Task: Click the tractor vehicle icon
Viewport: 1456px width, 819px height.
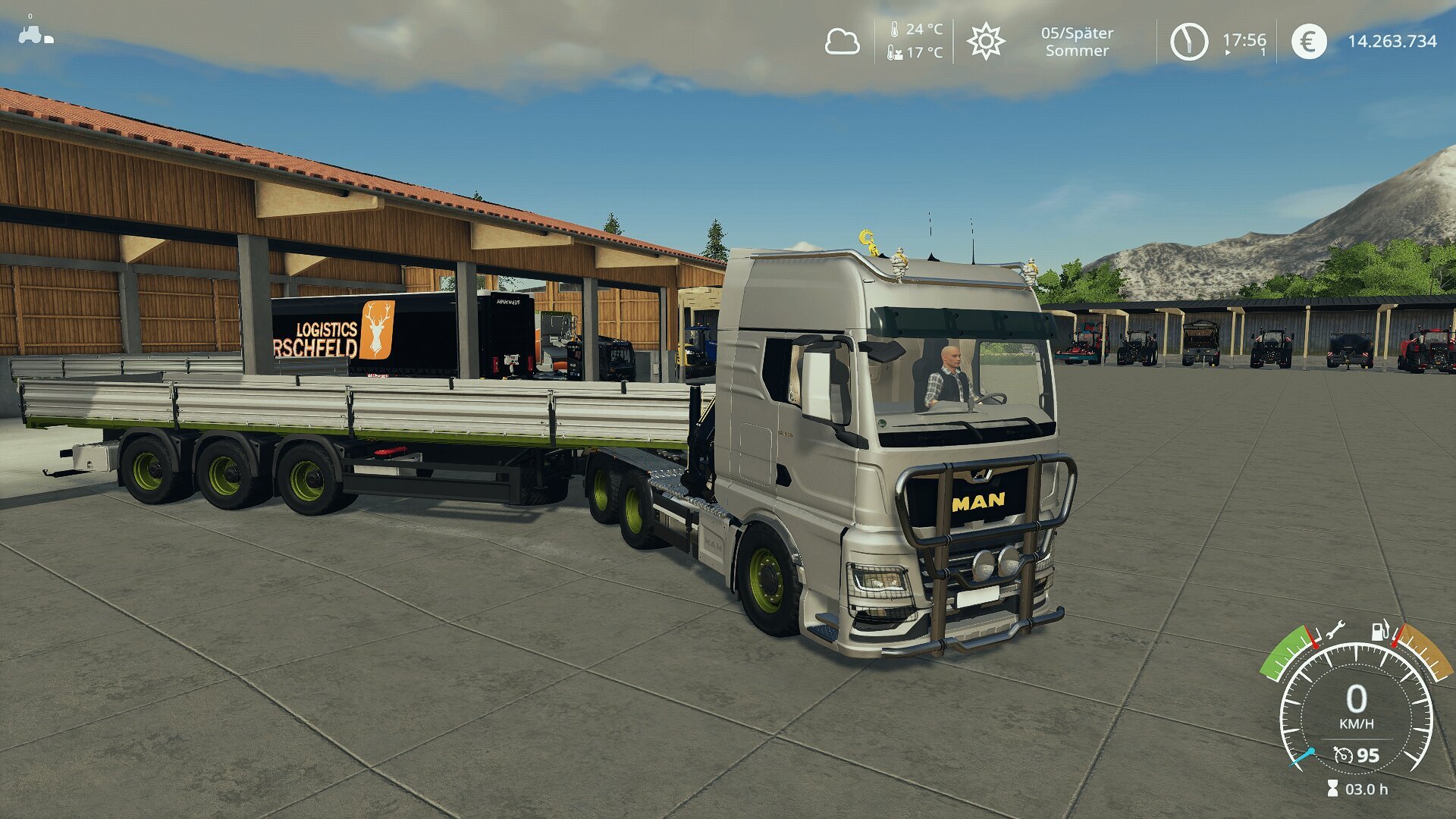Action: 30,34
